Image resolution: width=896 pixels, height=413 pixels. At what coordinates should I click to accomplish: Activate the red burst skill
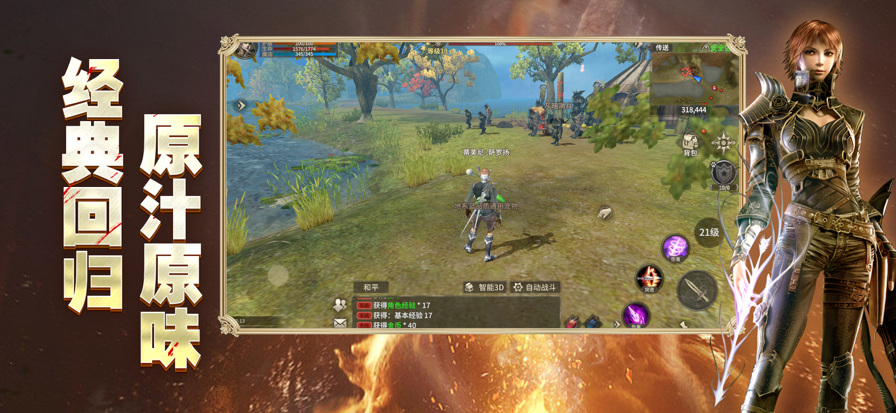[650, 277]
